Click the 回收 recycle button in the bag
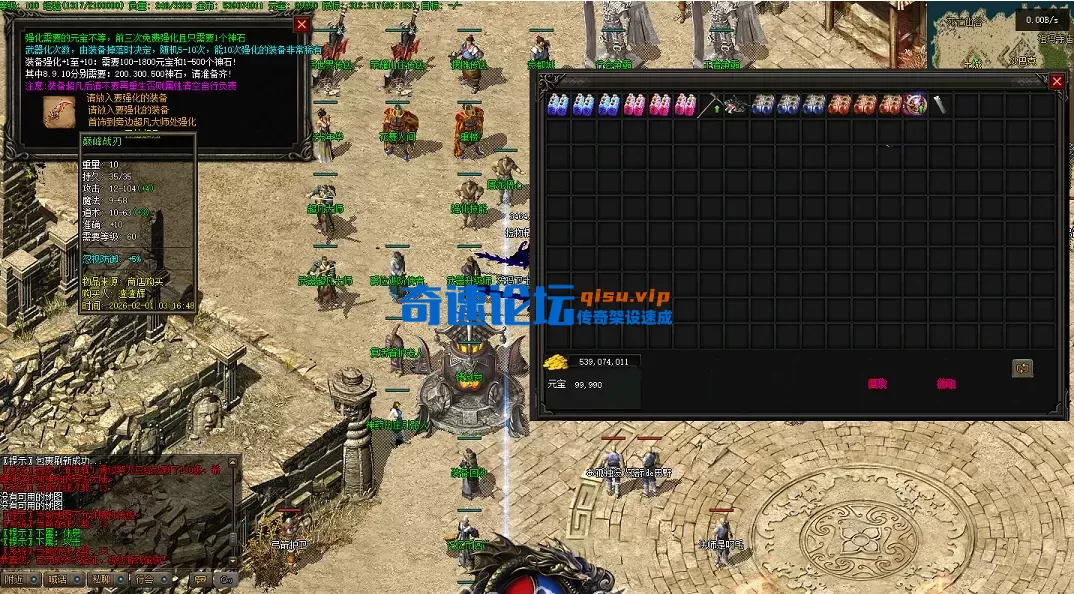This screenshot has height=594, width=1074. pyautogui.click(x=877, y=383)
